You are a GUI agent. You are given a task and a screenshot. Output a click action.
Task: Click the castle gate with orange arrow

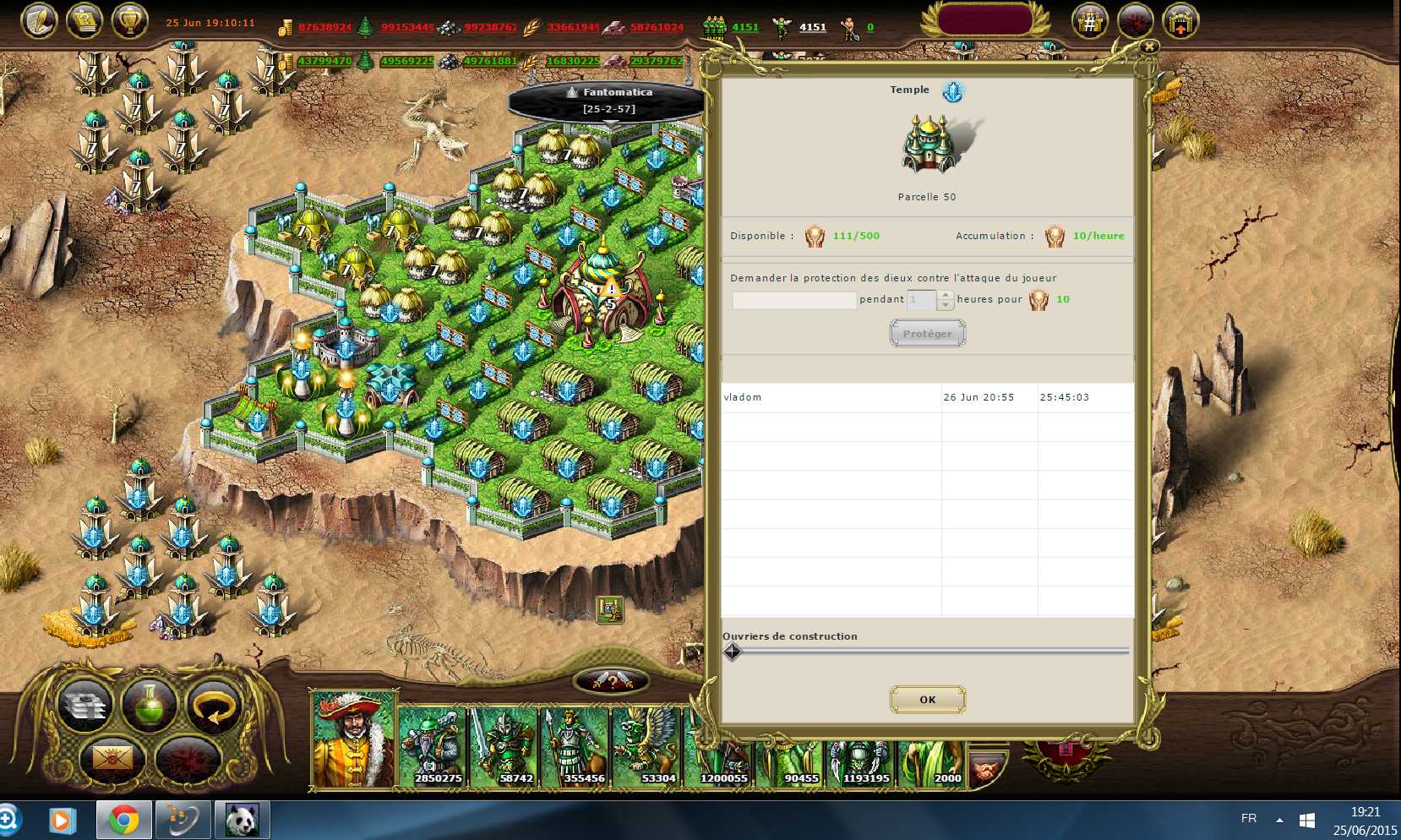coord(1180,21)
